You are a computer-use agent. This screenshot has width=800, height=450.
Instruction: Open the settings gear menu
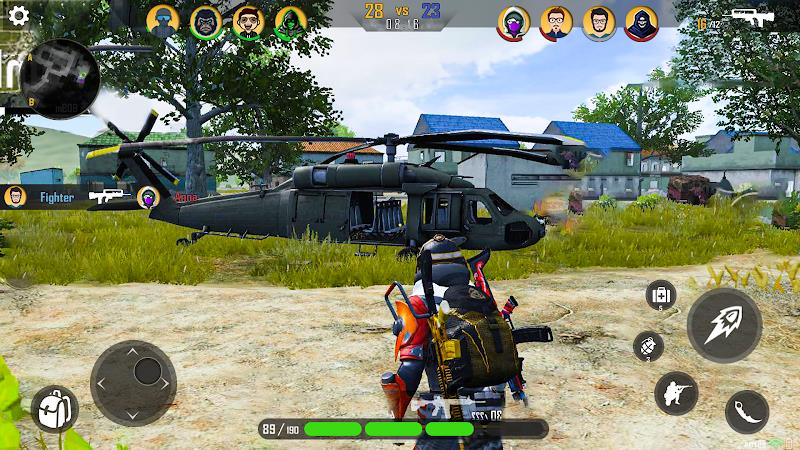pyautogui.click(x=17, y=17)
